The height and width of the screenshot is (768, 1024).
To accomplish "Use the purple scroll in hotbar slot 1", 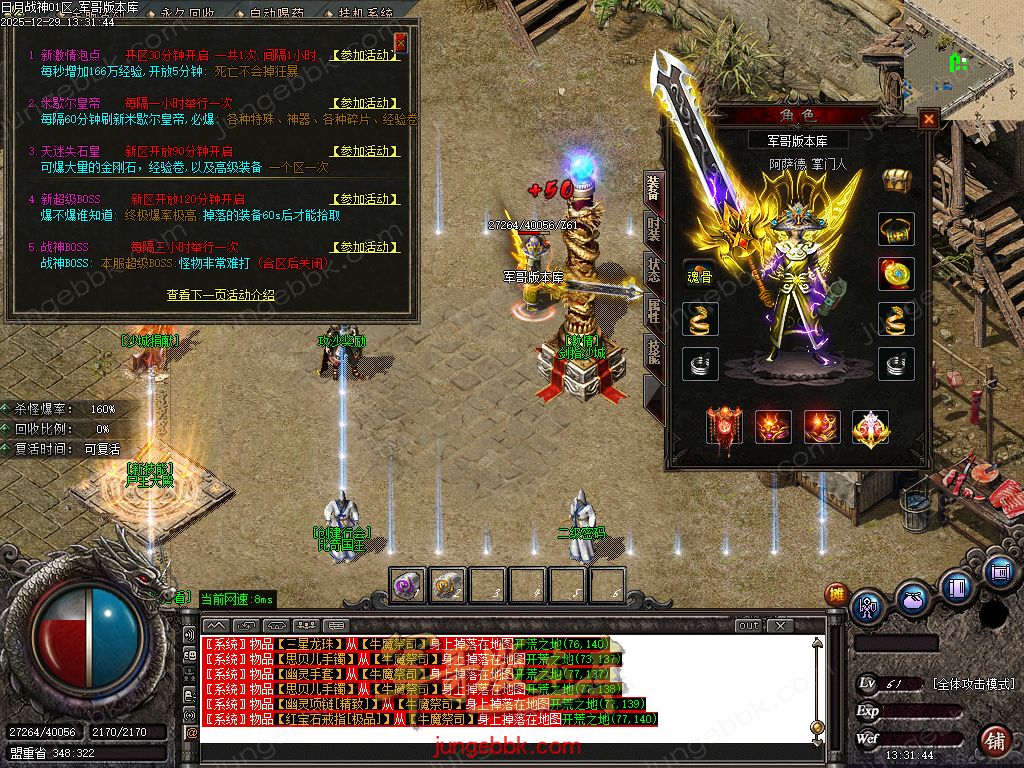I will [x=406, y=585].
